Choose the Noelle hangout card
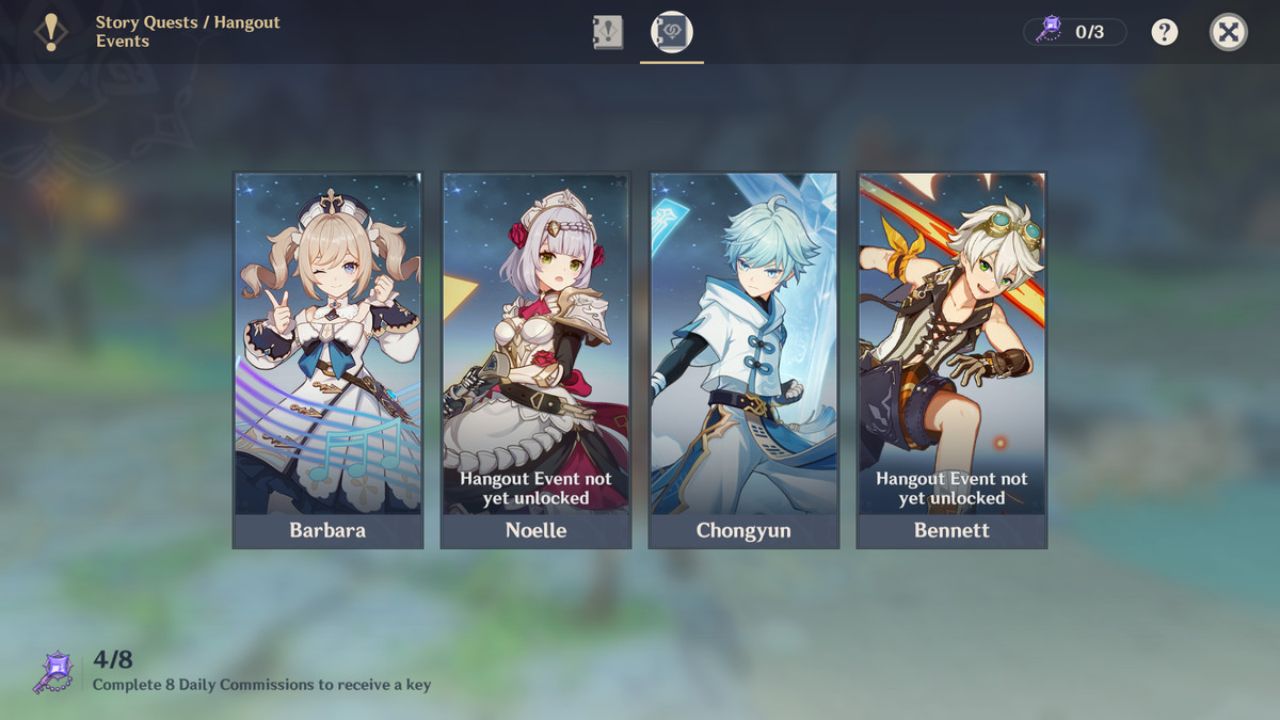The height and width of the screenshot is (720, 1280). pyautogui.click(x=535, y=360)
